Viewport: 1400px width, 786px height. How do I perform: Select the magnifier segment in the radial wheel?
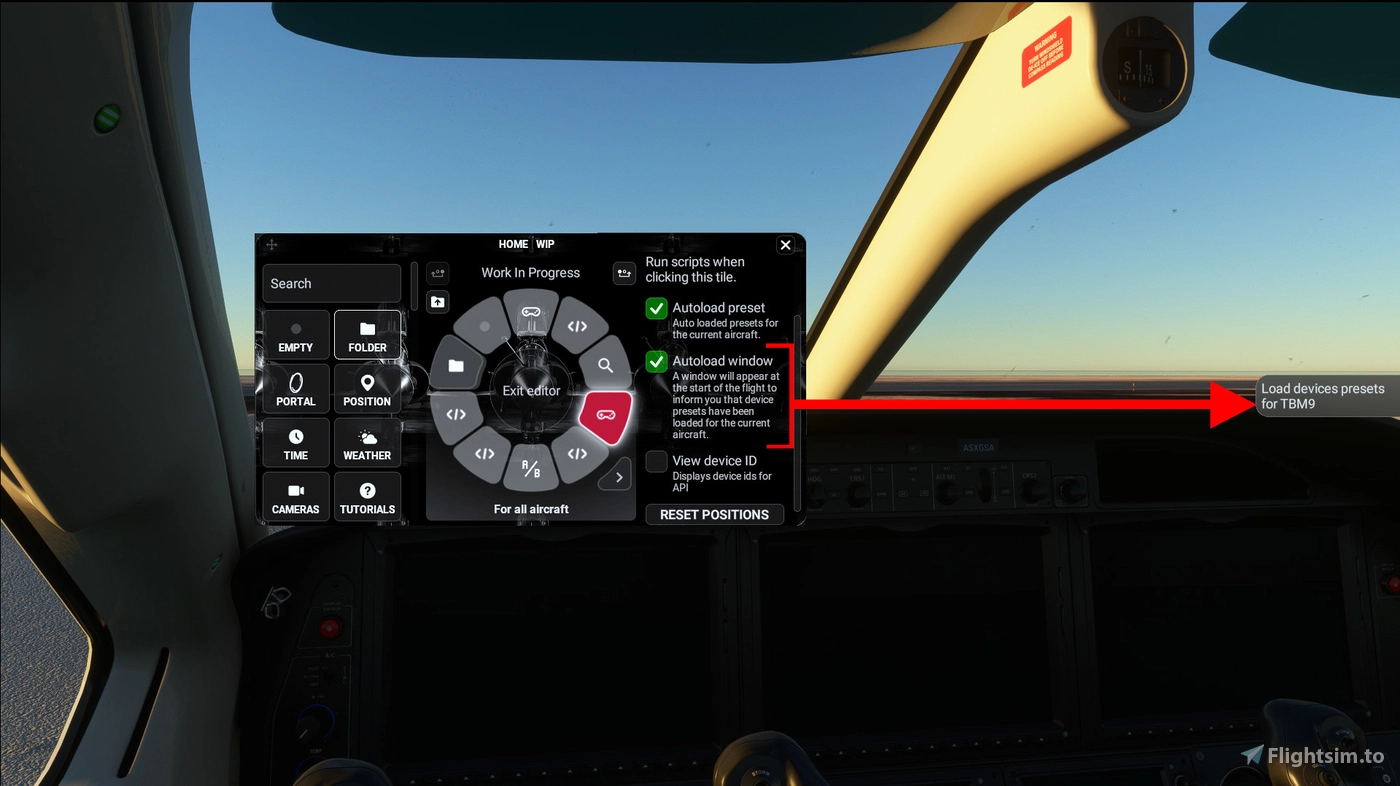(x=605, y=366)
